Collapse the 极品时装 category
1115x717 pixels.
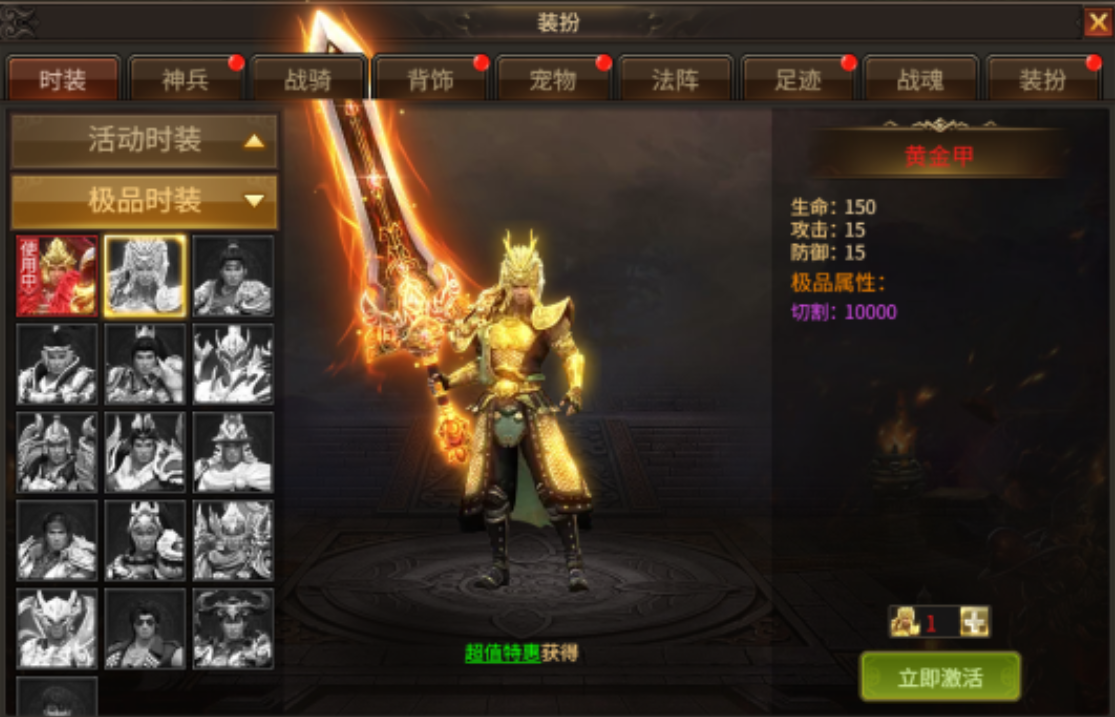[x=144, y=201]
